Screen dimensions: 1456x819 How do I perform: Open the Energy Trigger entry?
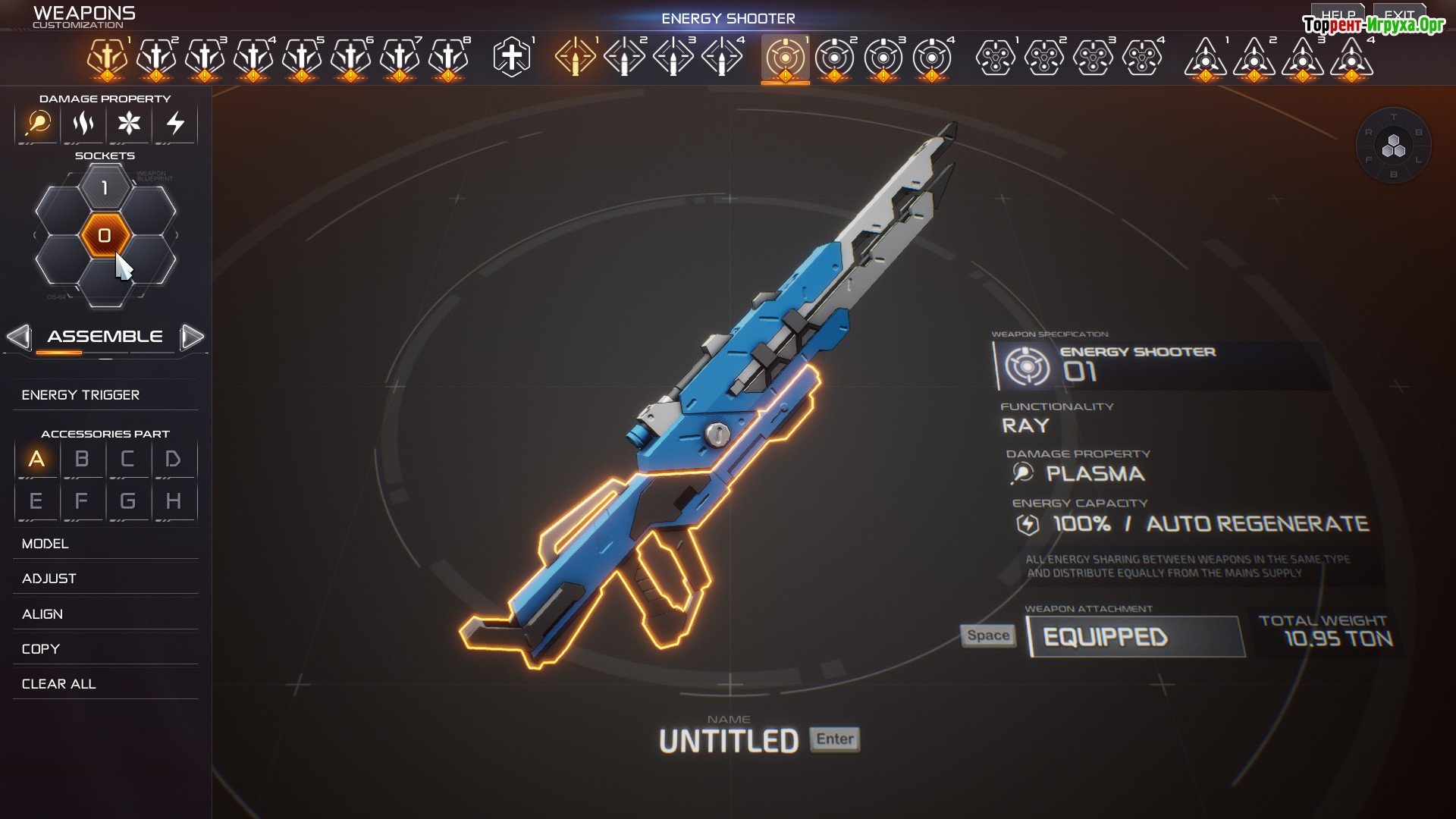(x=81, y=395)
